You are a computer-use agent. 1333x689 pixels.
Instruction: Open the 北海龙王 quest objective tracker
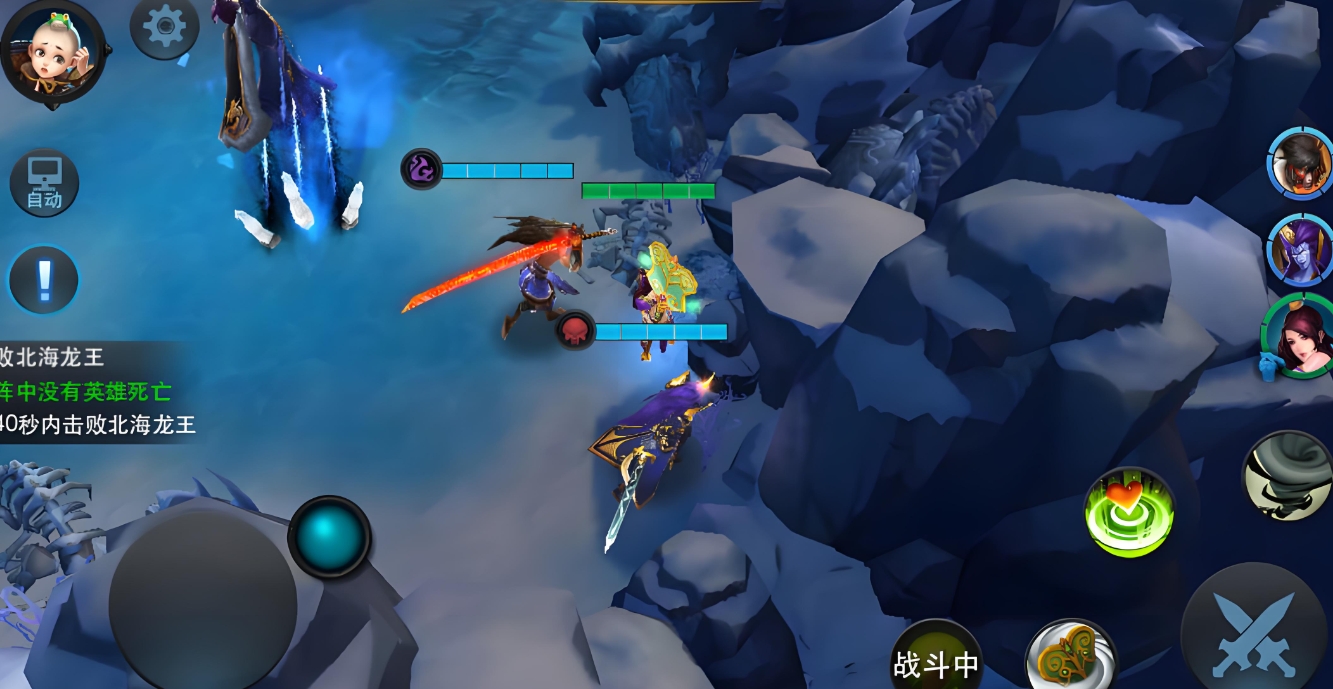click(95, 390)
